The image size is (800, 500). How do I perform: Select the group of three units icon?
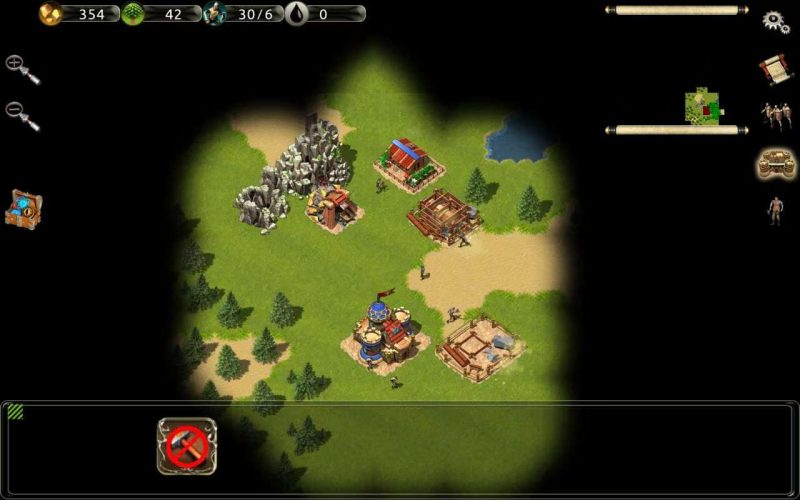(774, 115)
